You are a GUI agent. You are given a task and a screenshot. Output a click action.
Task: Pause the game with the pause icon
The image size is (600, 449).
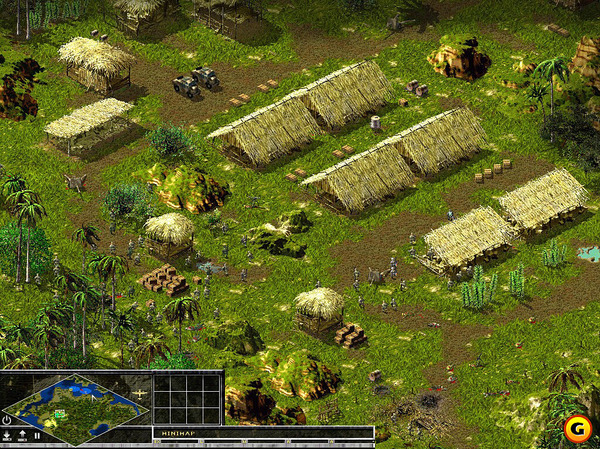click(38, 435)
